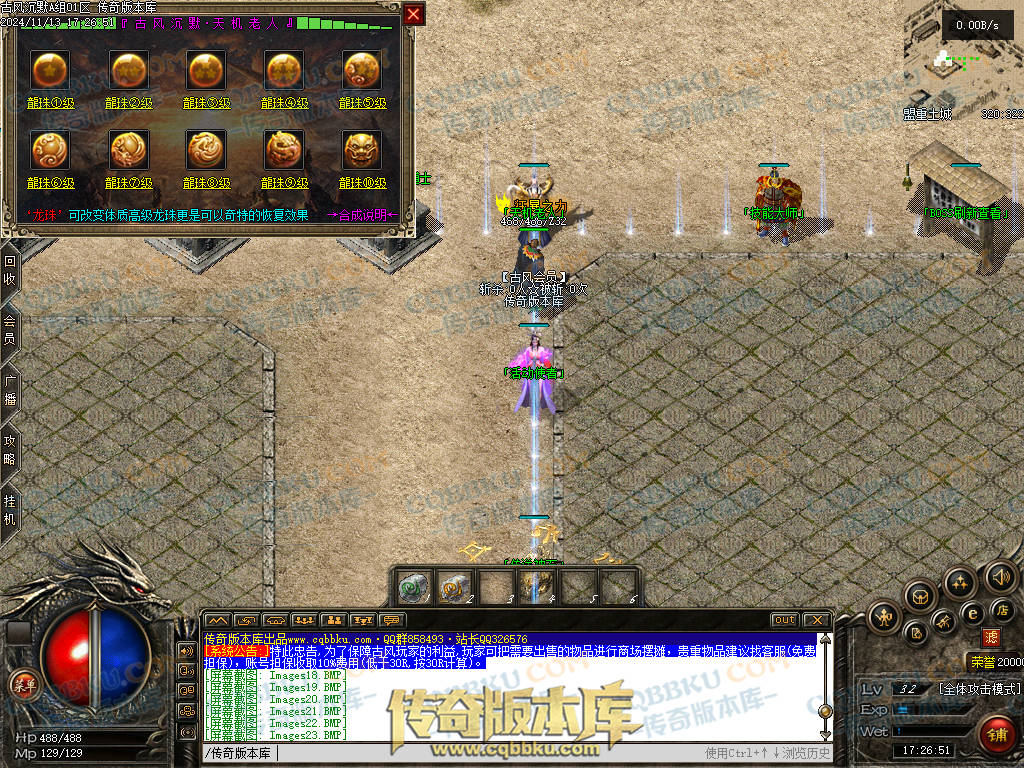Toggle sound with the speaker button
Image resolution: width=1024 pixels, height=768 pixels.
(1000, 577)
